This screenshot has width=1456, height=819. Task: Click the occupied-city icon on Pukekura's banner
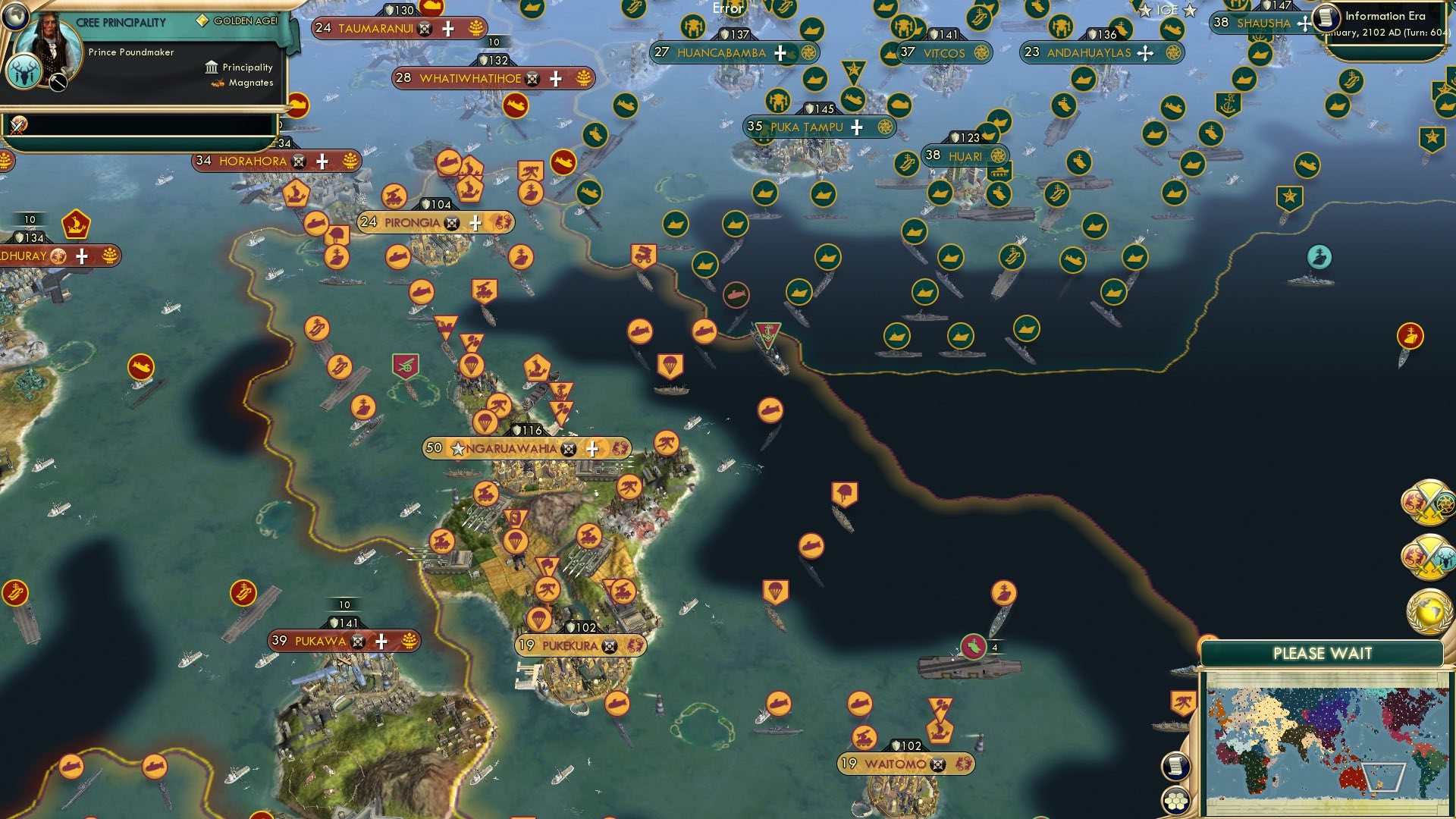tap(608, 647)
